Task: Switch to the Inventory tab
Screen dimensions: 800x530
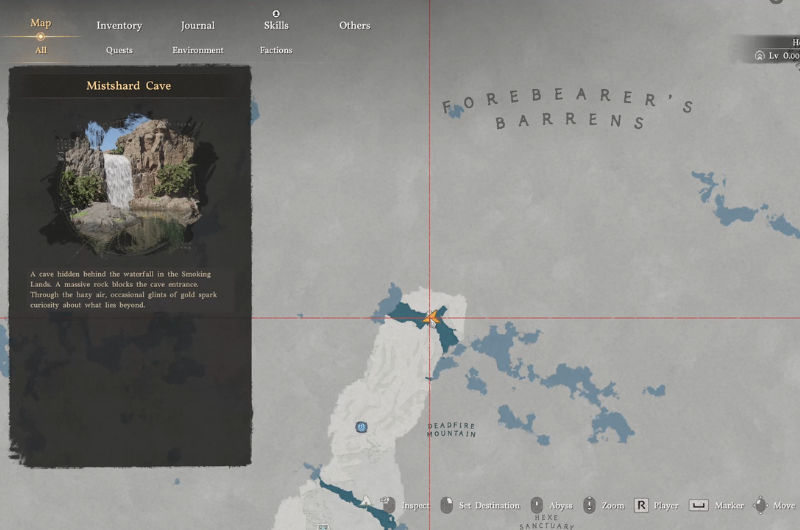Action: 119,25
